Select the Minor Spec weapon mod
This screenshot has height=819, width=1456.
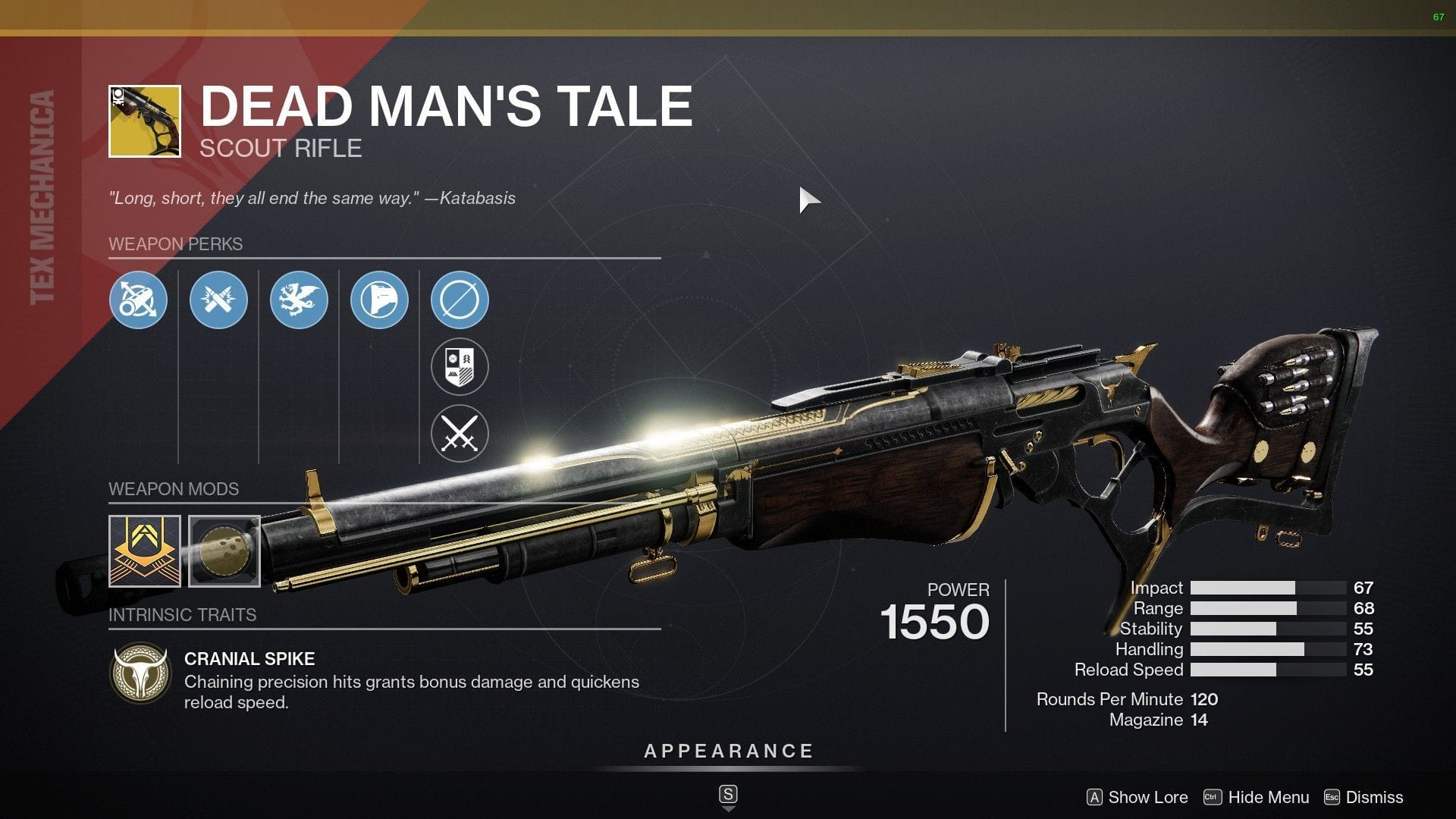(x=144, y=551)
